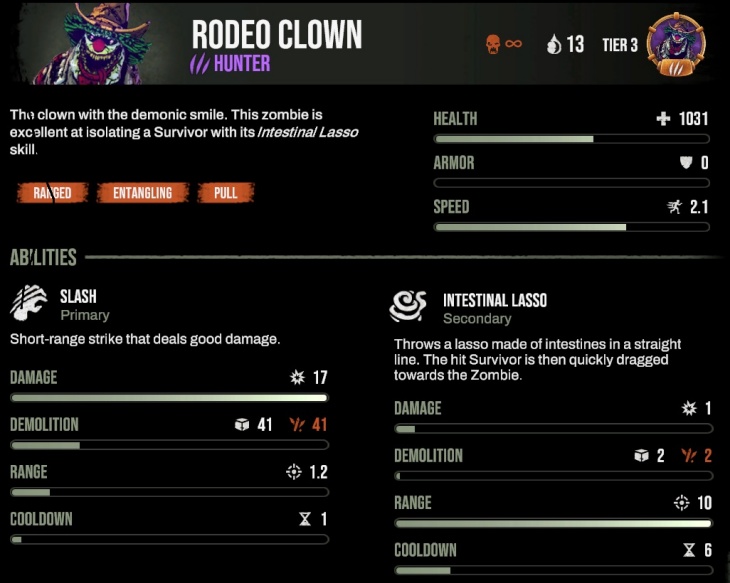Click the Intestinal Lasso ability icon

[x=409, y=308]
